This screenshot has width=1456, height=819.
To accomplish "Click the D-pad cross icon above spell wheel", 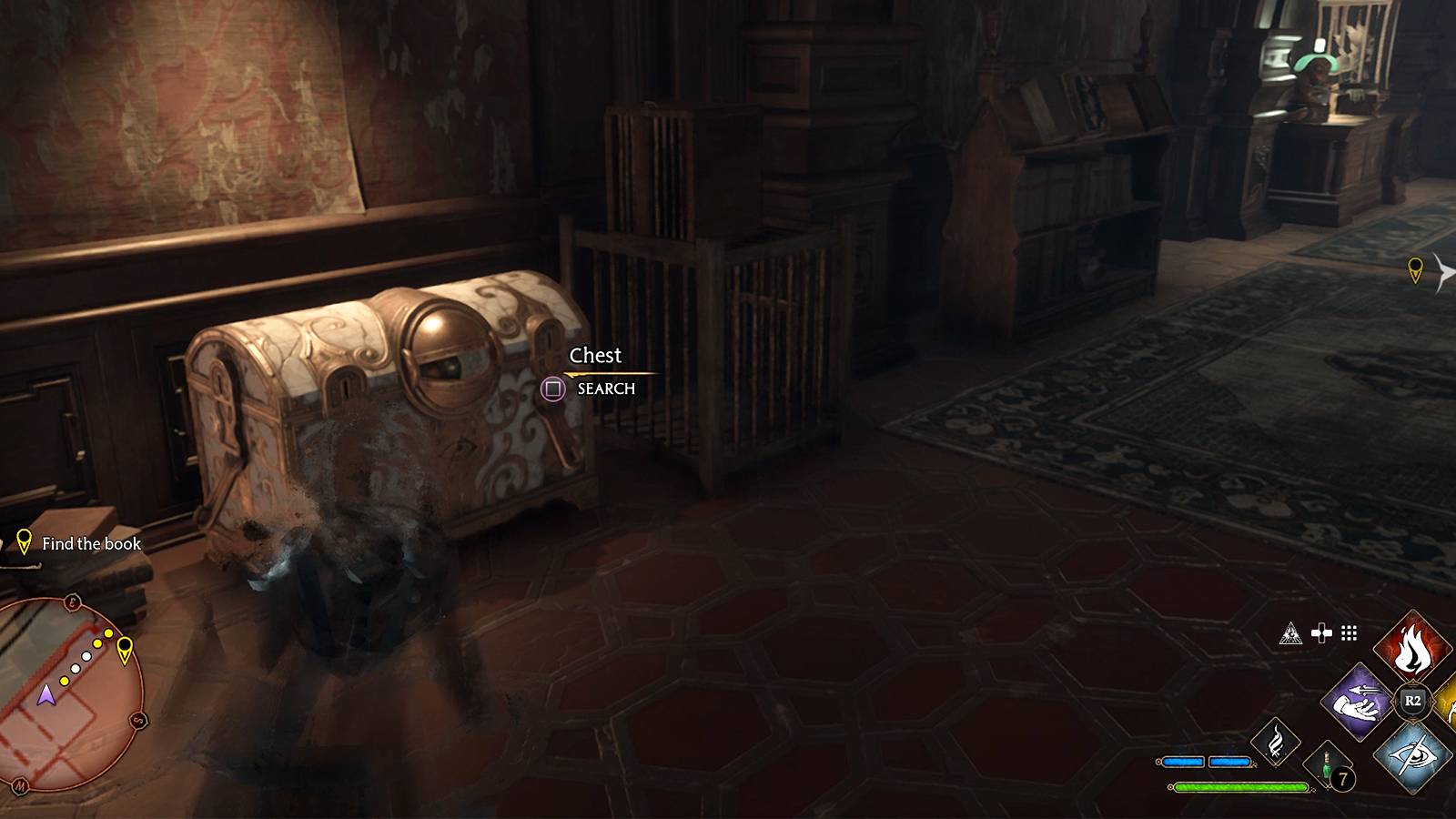I will click(x=1322, y=633).
